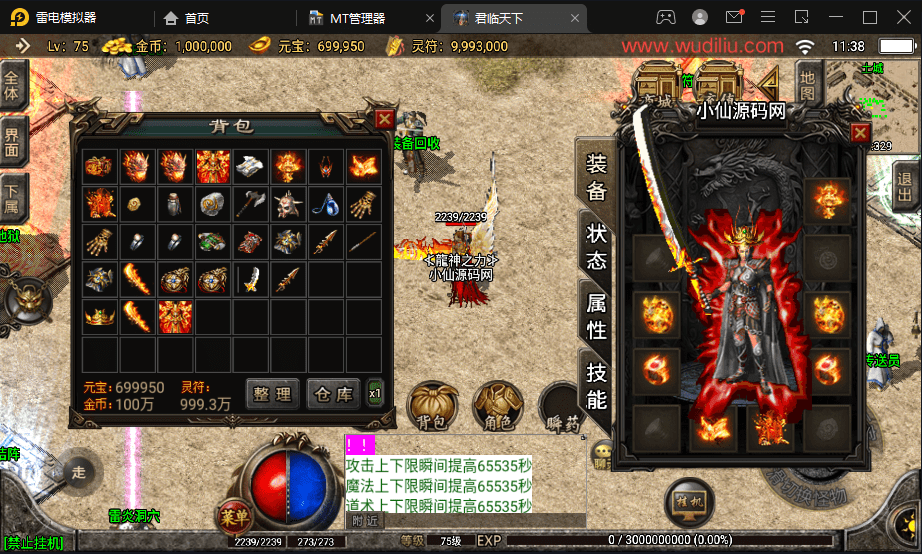
Task: Sort the bag with the 整理 button
Action: tap(272, 393)
